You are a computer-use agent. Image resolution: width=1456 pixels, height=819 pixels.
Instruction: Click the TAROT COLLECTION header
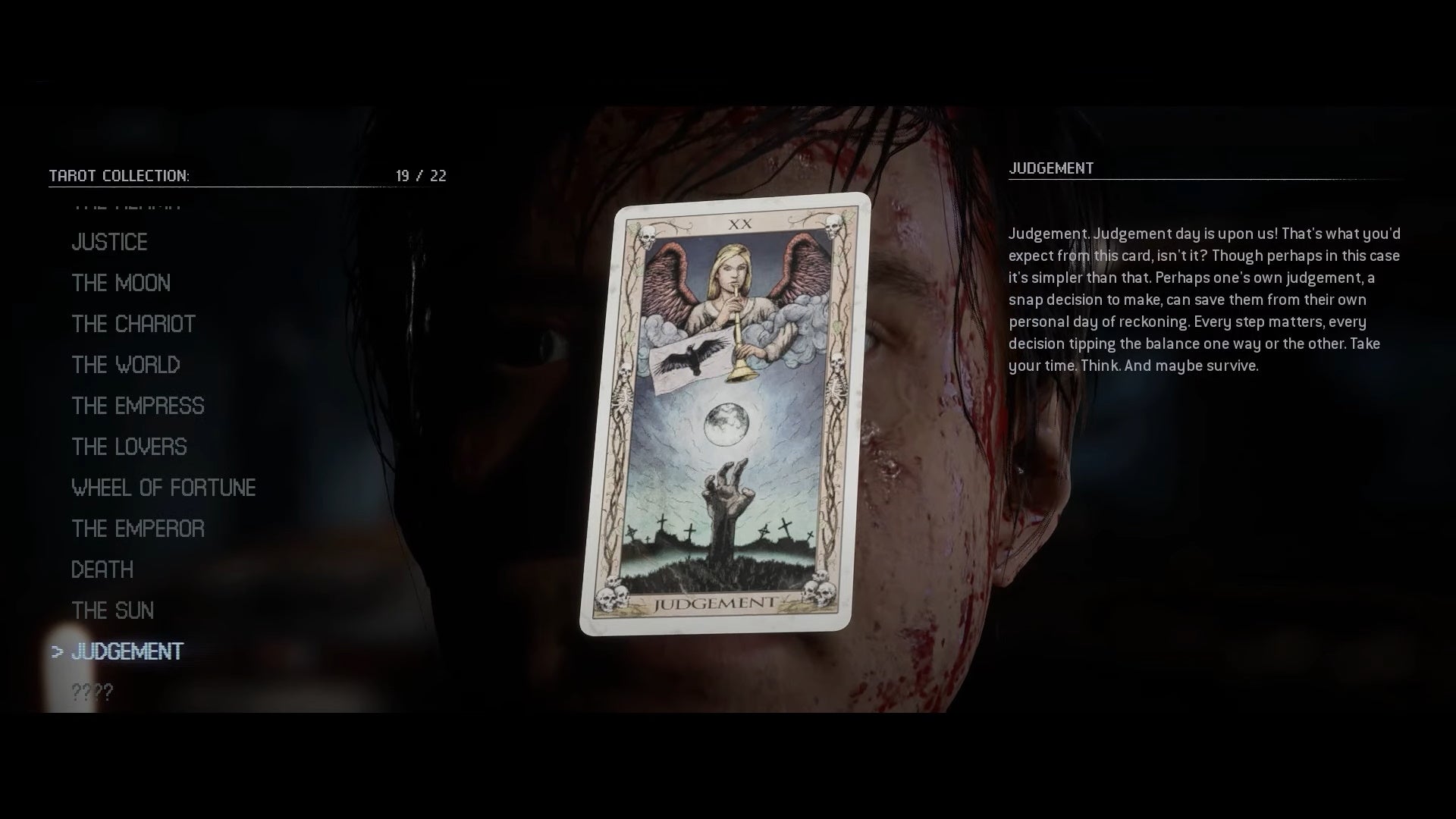118,175
